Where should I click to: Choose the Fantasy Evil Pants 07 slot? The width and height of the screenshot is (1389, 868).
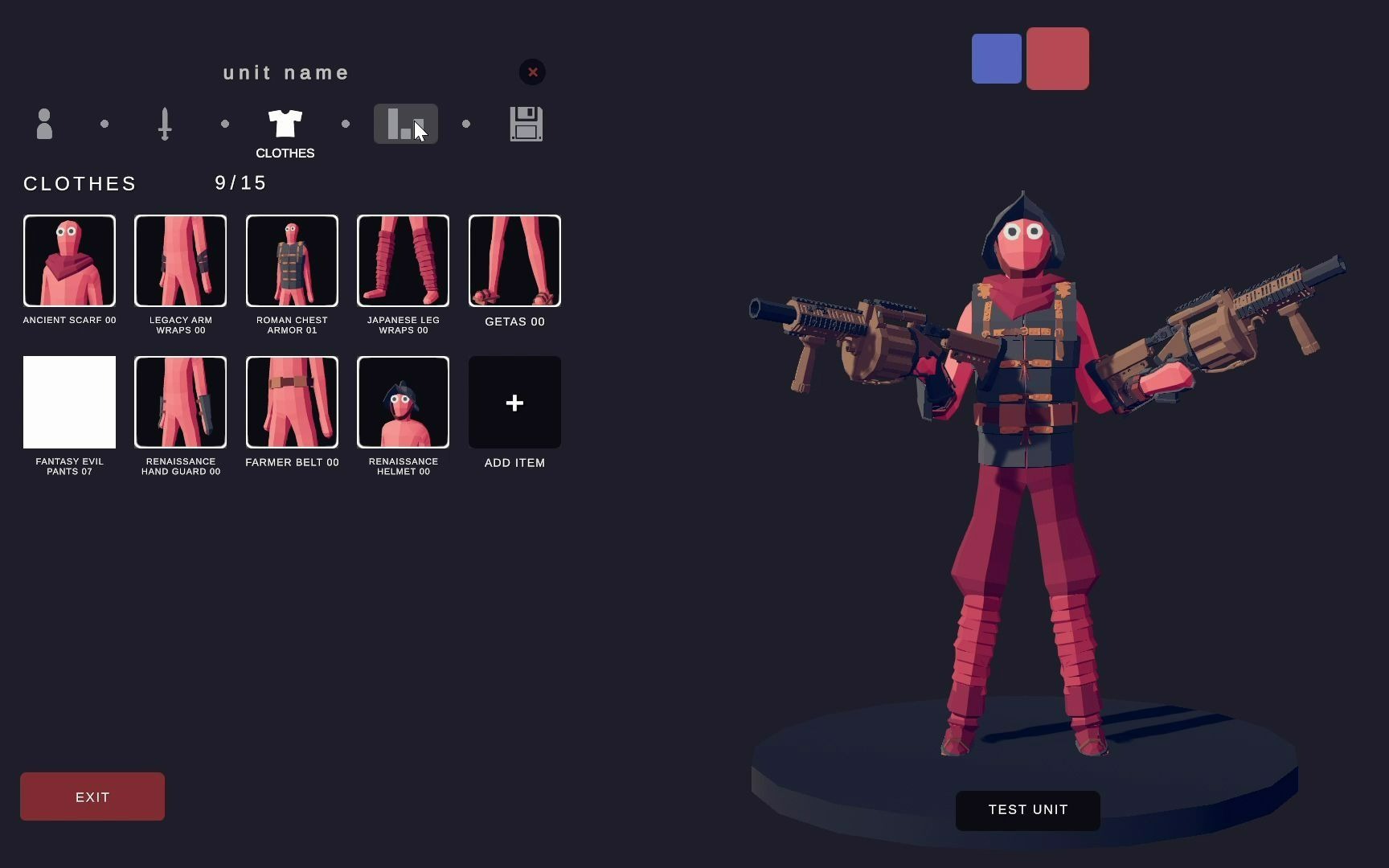[x=69, y=402]
